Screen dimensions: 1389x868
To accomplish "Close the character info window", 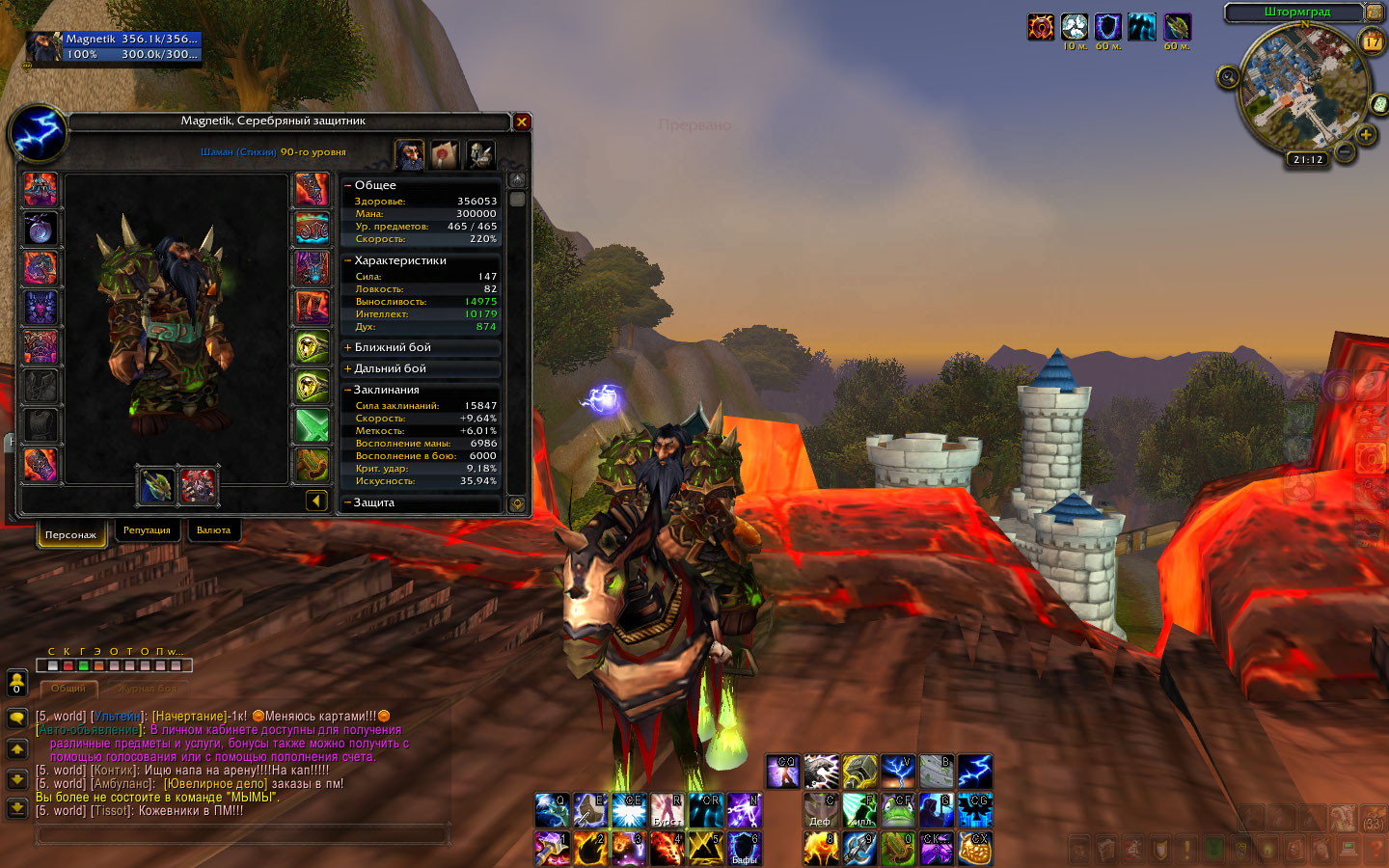I will pyautogui.click(x=522, y=122).
